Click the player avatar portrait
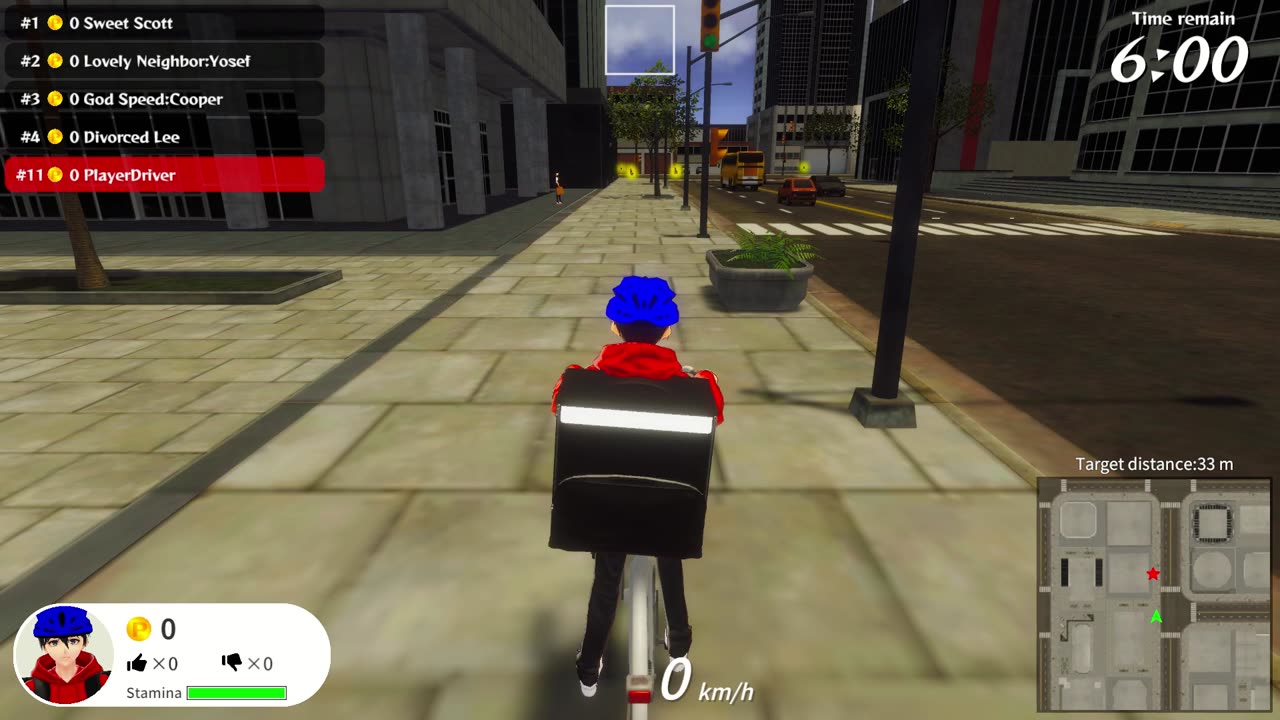The height and width of the screenshot is (720, 1280). click(x=65, y=655)
